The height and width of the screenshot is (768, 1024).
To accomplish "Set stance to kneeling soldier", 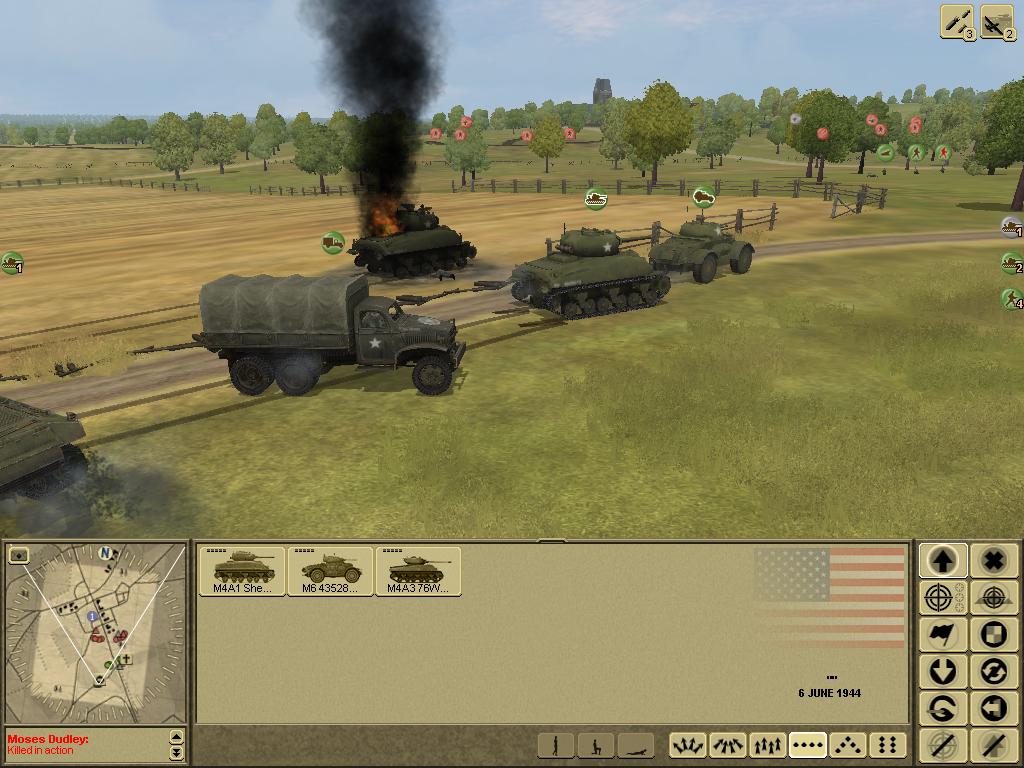I will (596, 745).
